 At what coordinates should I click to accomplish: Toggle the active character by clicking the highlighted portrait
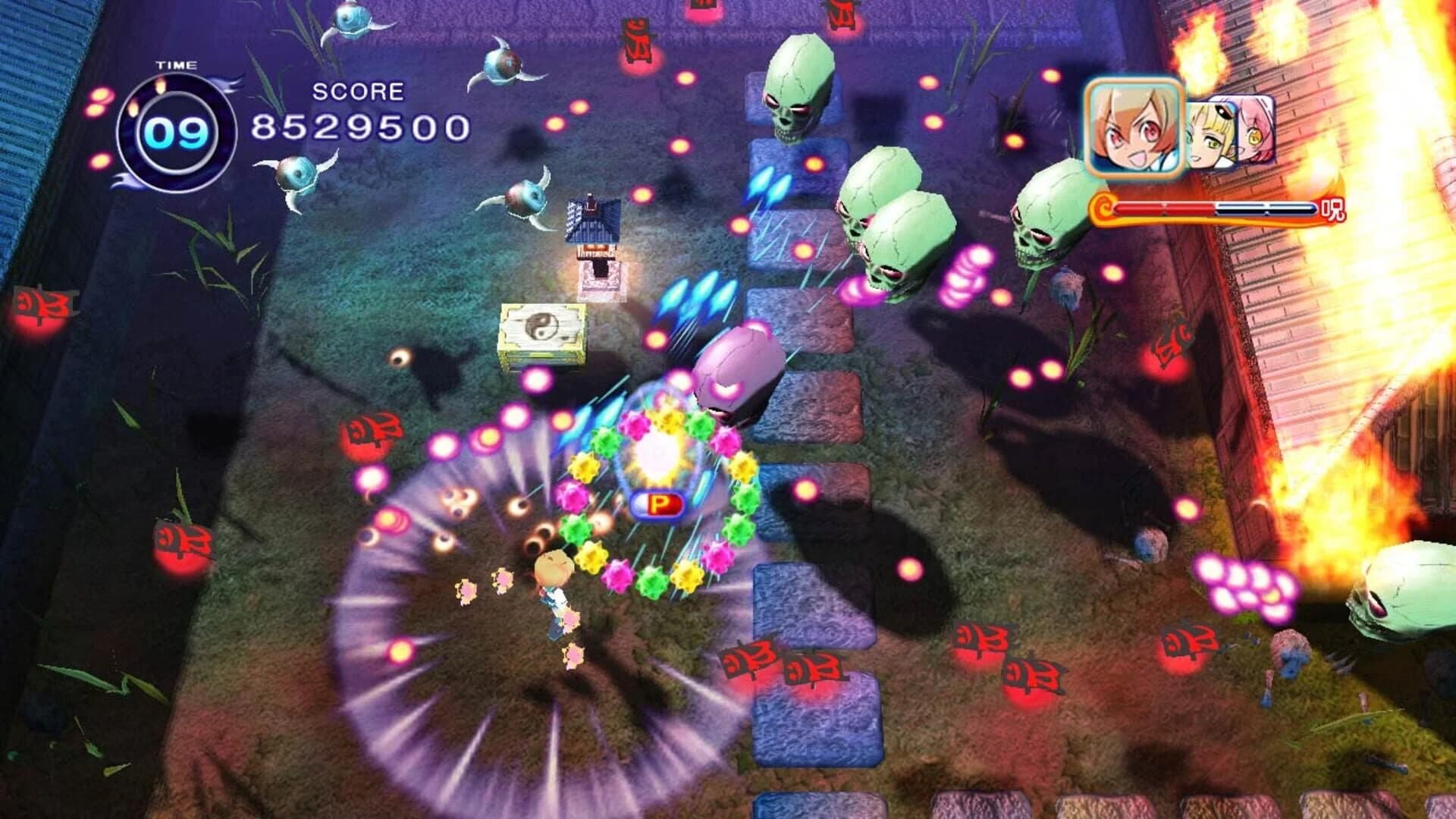(x=1134, y=126)
